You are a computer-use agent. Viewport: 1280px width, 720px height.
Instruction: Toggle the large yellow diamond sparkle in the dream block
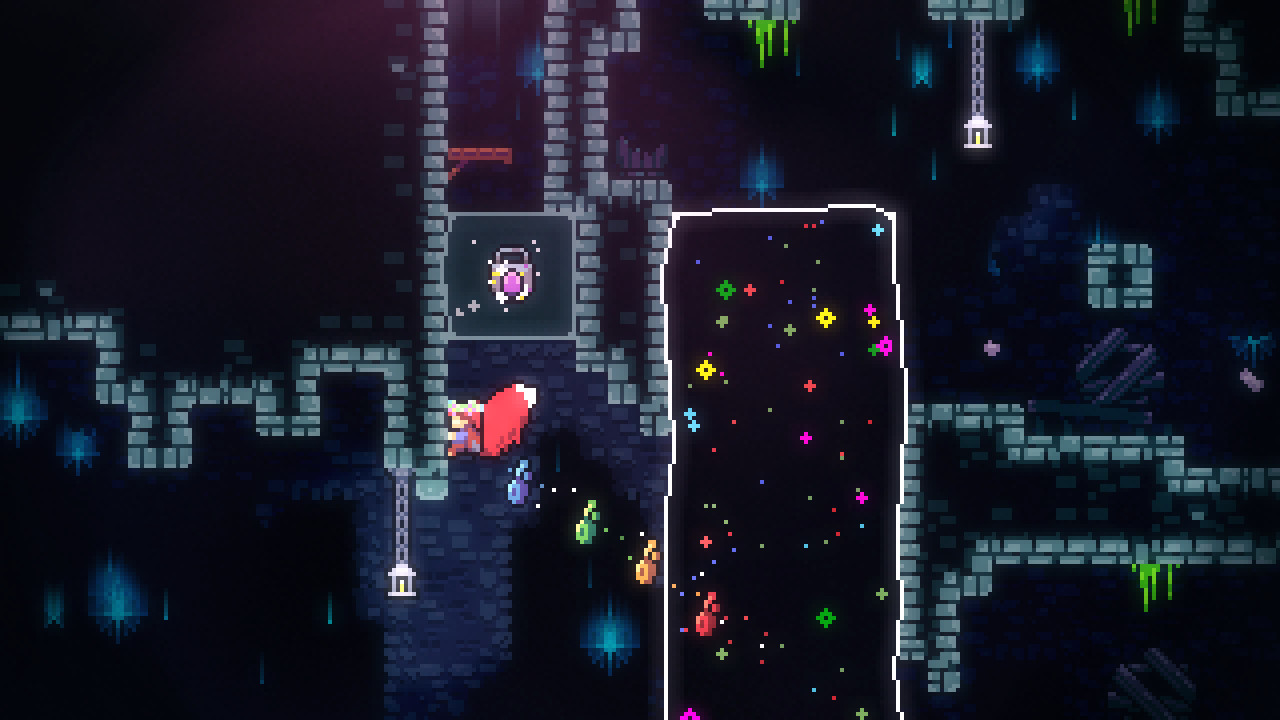click(x=827, y=318)
